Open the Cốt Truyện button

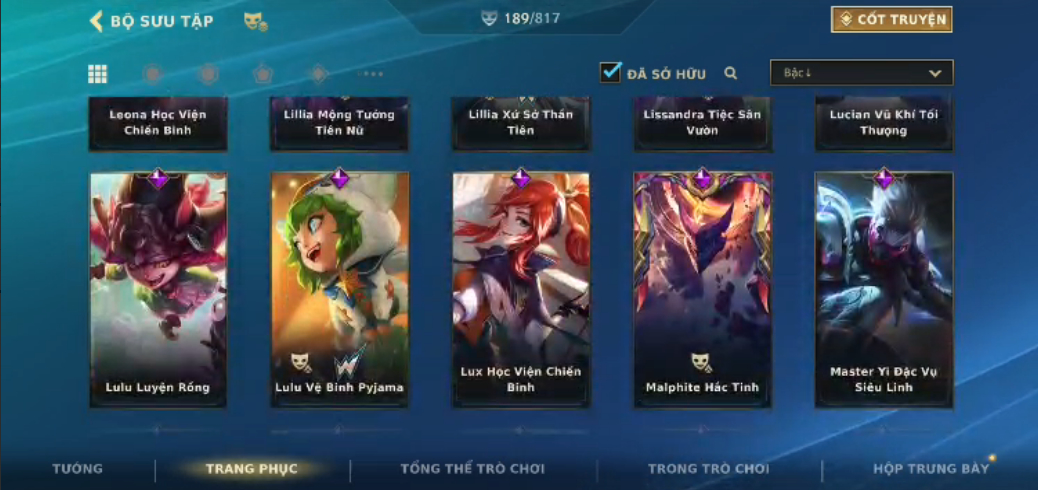[891, 20]
